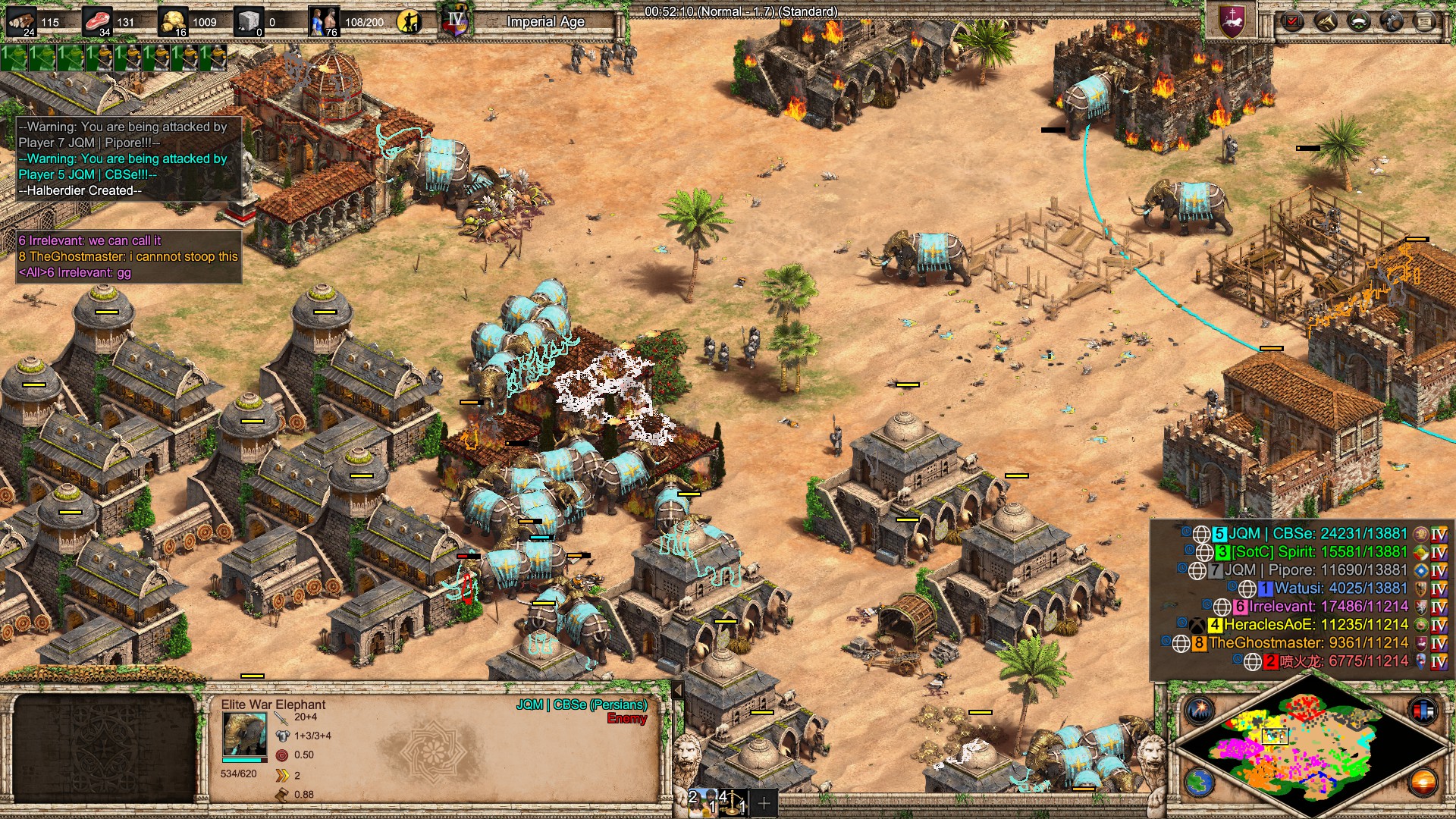Select the wood resource icon
The image size is (1456, 819).
tap(21, 22)
